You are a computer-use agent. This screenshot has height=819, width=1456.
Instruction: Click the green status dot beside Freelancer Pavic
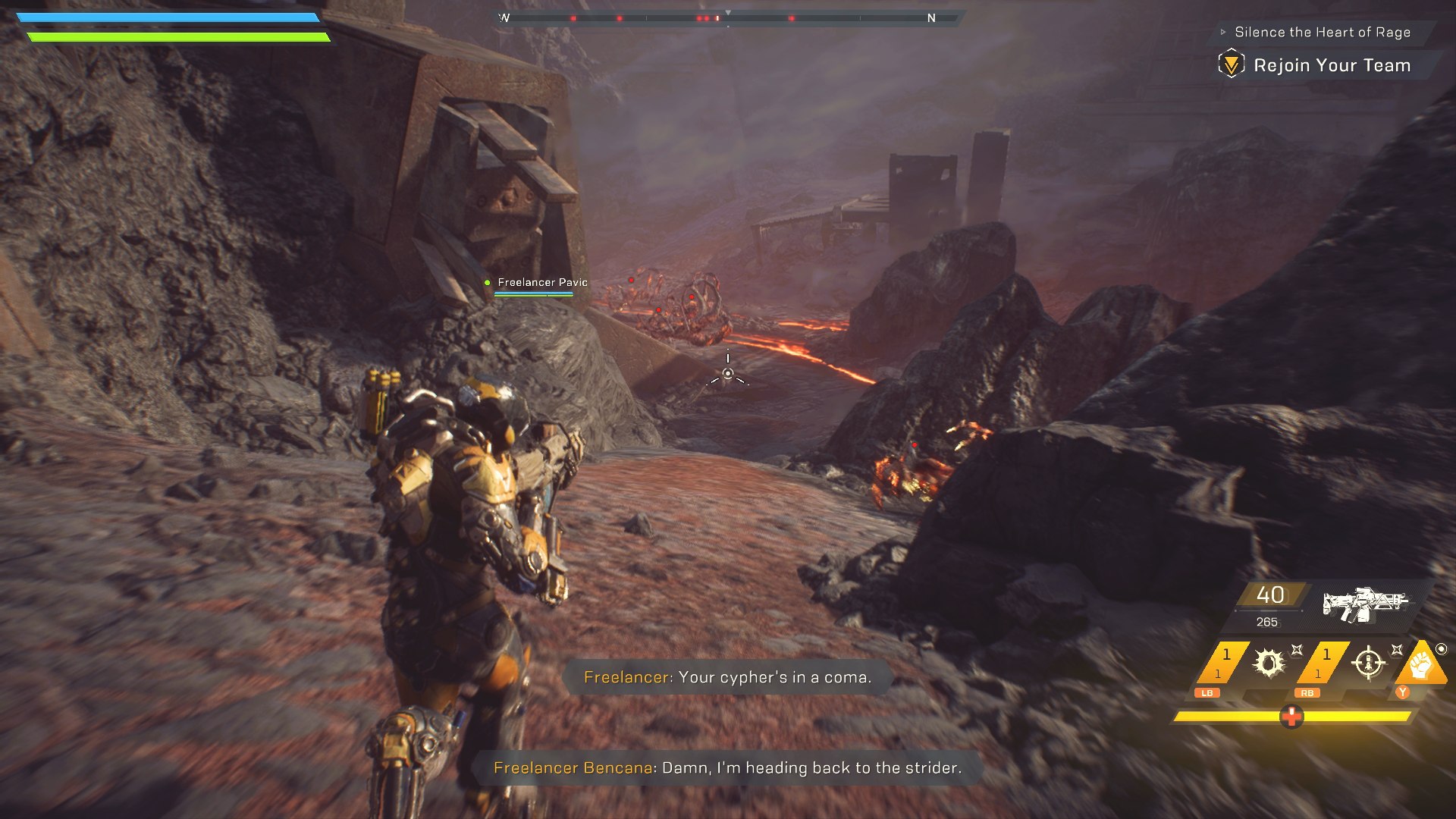[x=487, y=281]
